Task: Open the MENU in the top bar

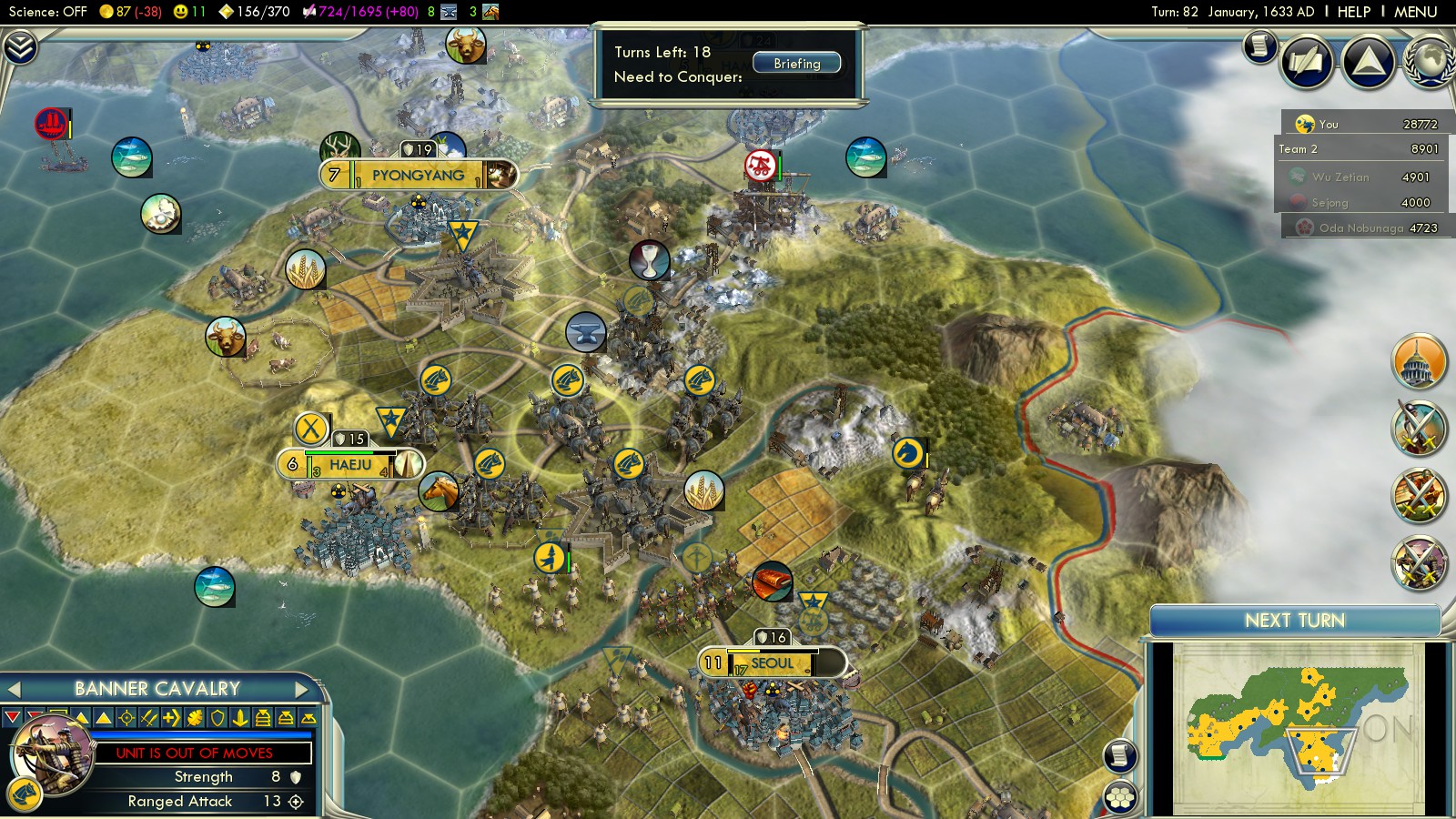Action: coord(1415,12)
